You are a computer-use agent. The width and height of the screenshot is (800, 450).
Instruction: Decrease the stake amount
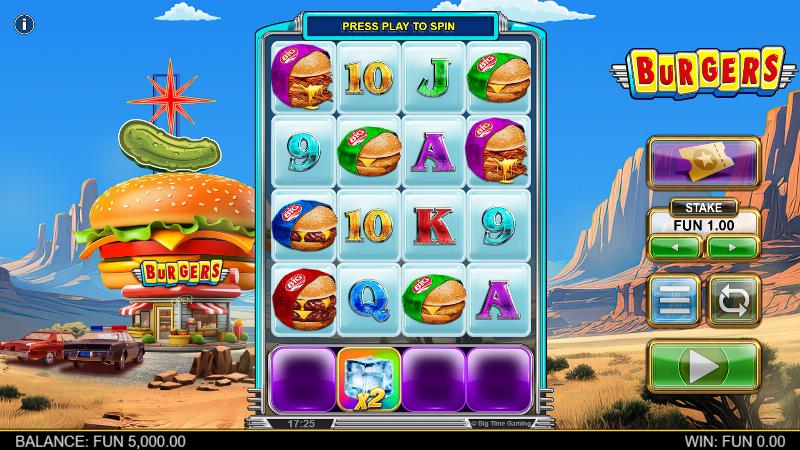[675, 246]
